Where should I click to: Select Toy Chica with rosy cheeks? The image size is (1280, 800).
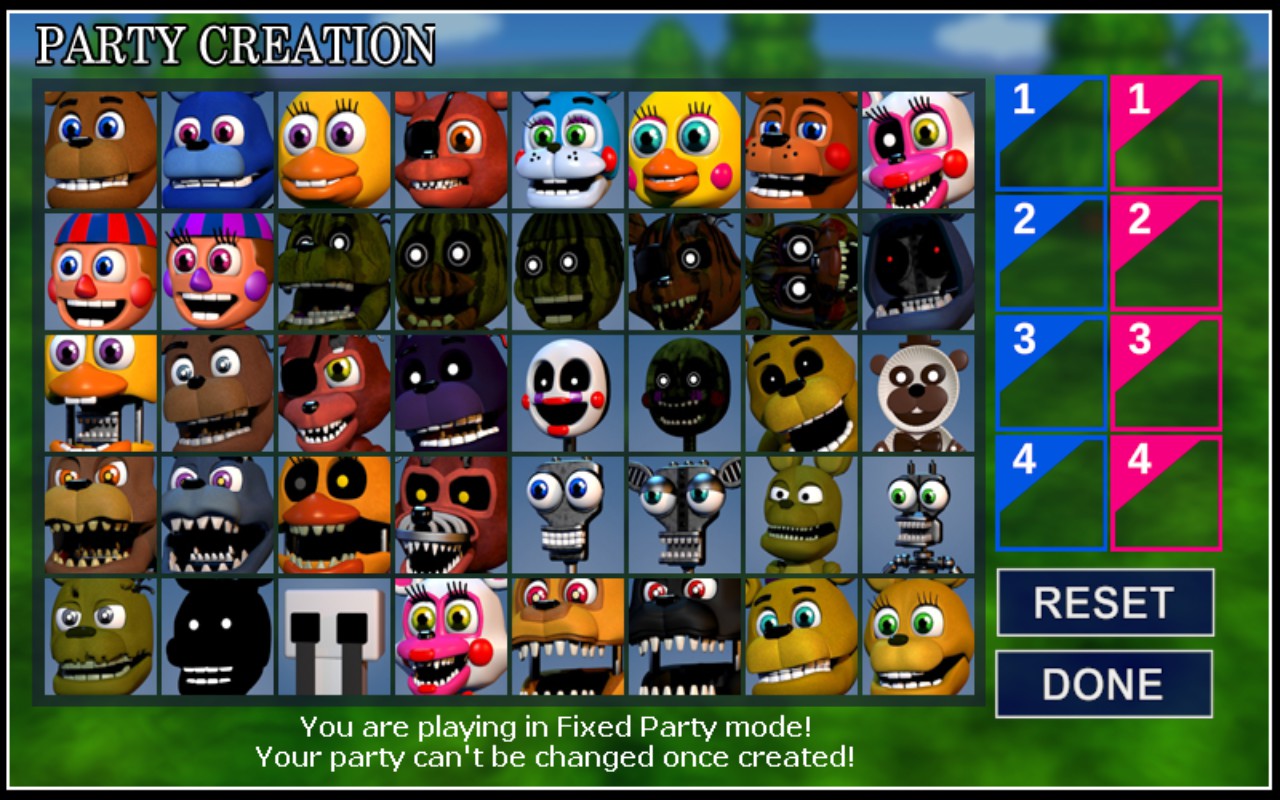[683, 145]
